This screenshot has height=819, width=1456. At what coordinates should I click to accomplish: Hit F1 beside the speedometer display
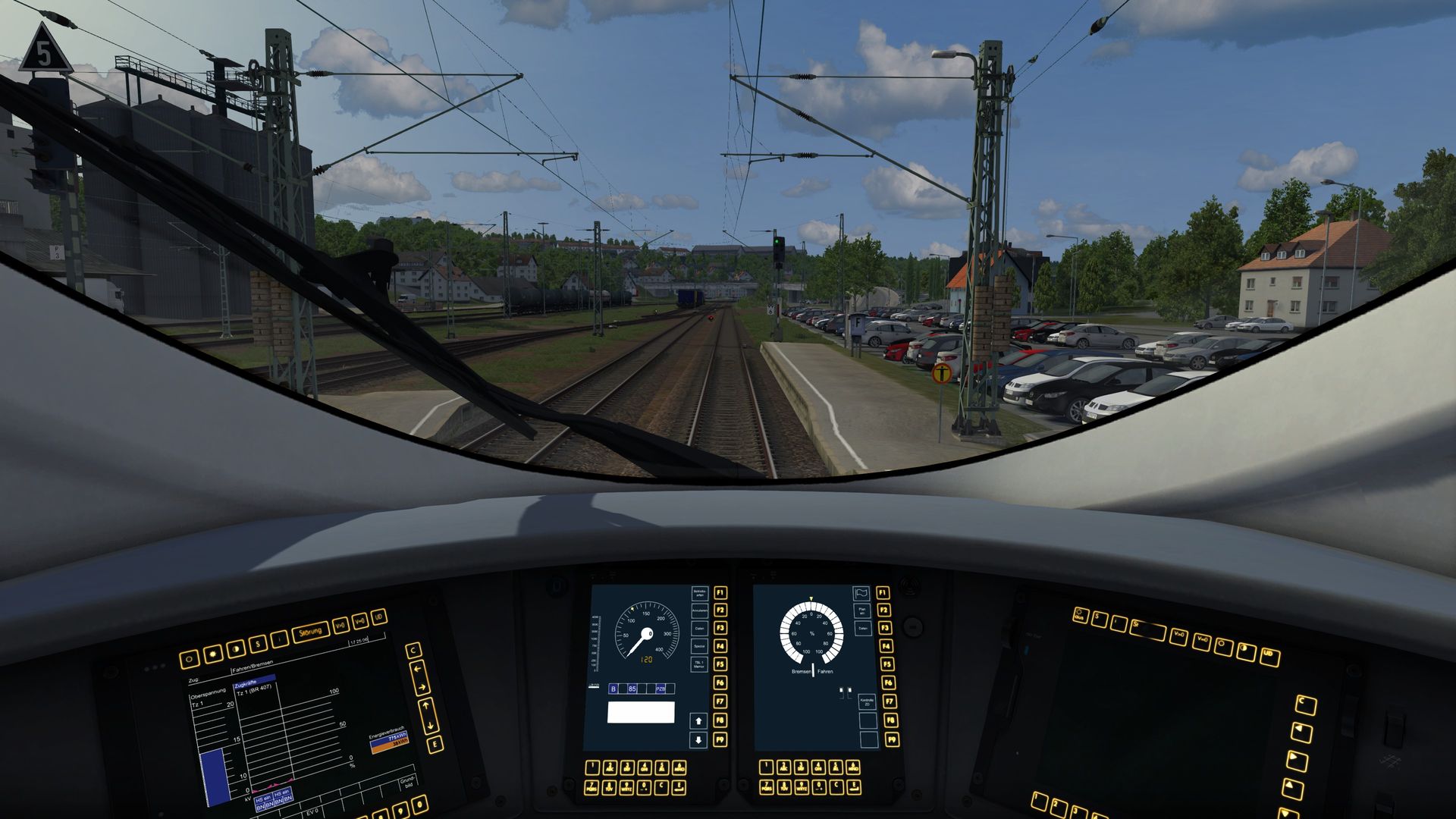tap(720, 592)
